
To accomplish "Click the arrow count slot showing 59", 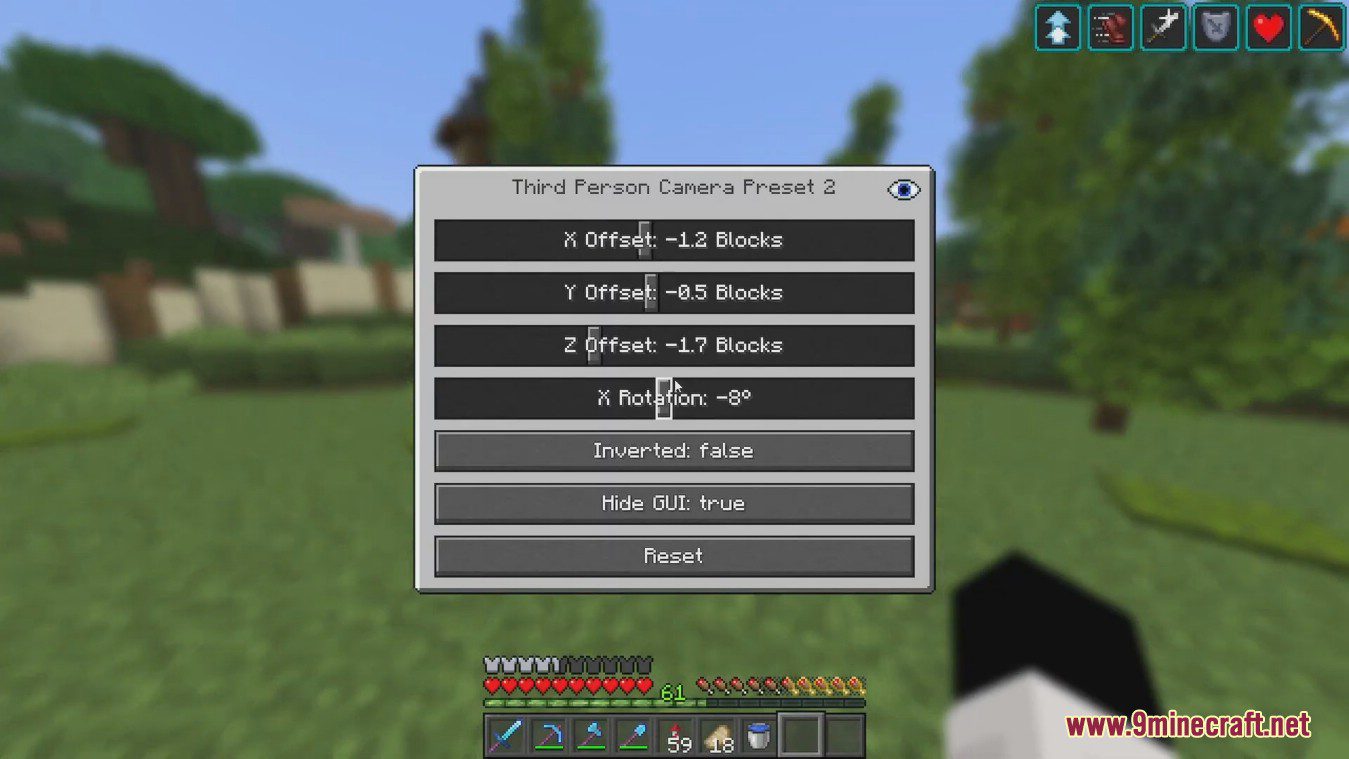I will click(676, 736).
